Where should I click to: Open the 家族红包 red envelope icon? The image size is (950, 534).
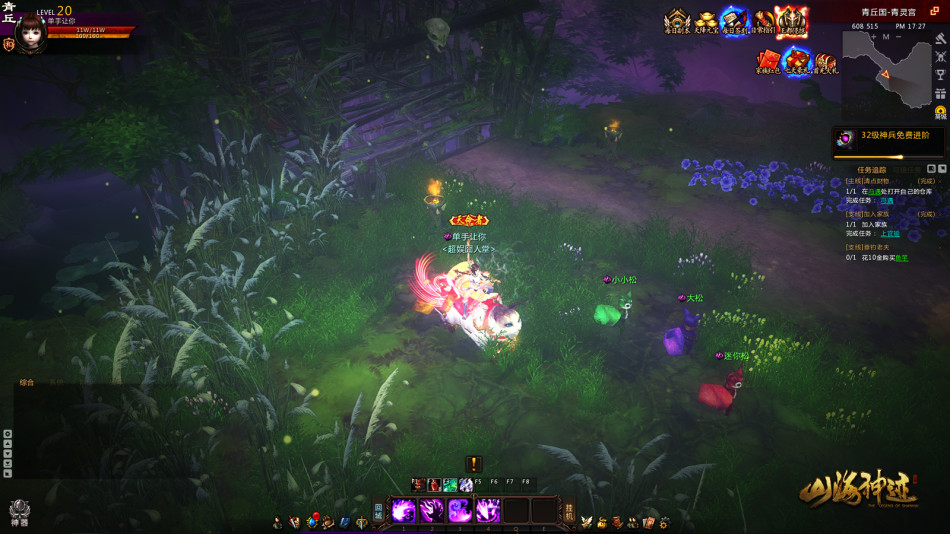(x=767, y=63)
